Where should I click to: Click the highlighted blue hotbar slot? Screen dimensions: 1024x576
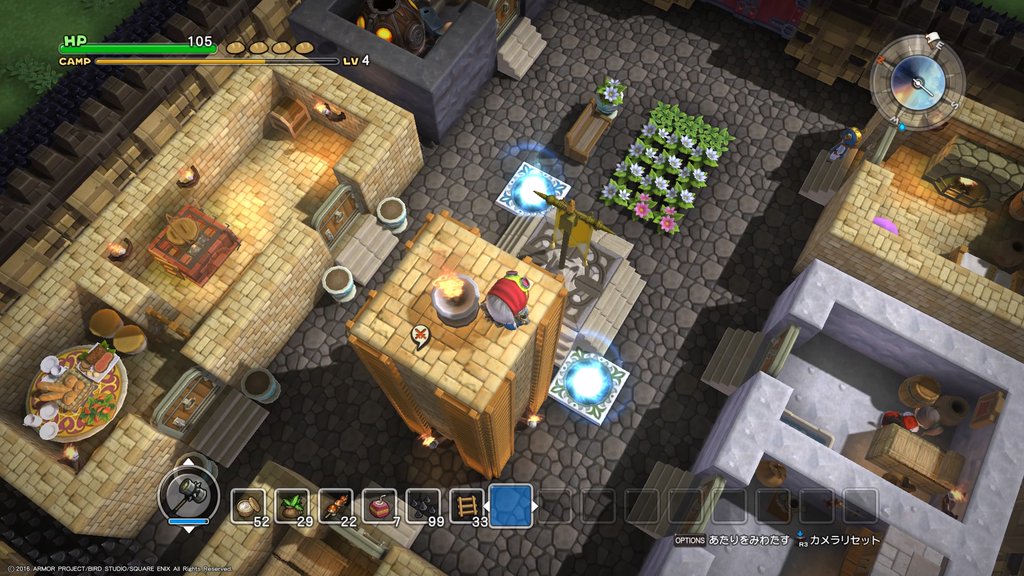511,505
